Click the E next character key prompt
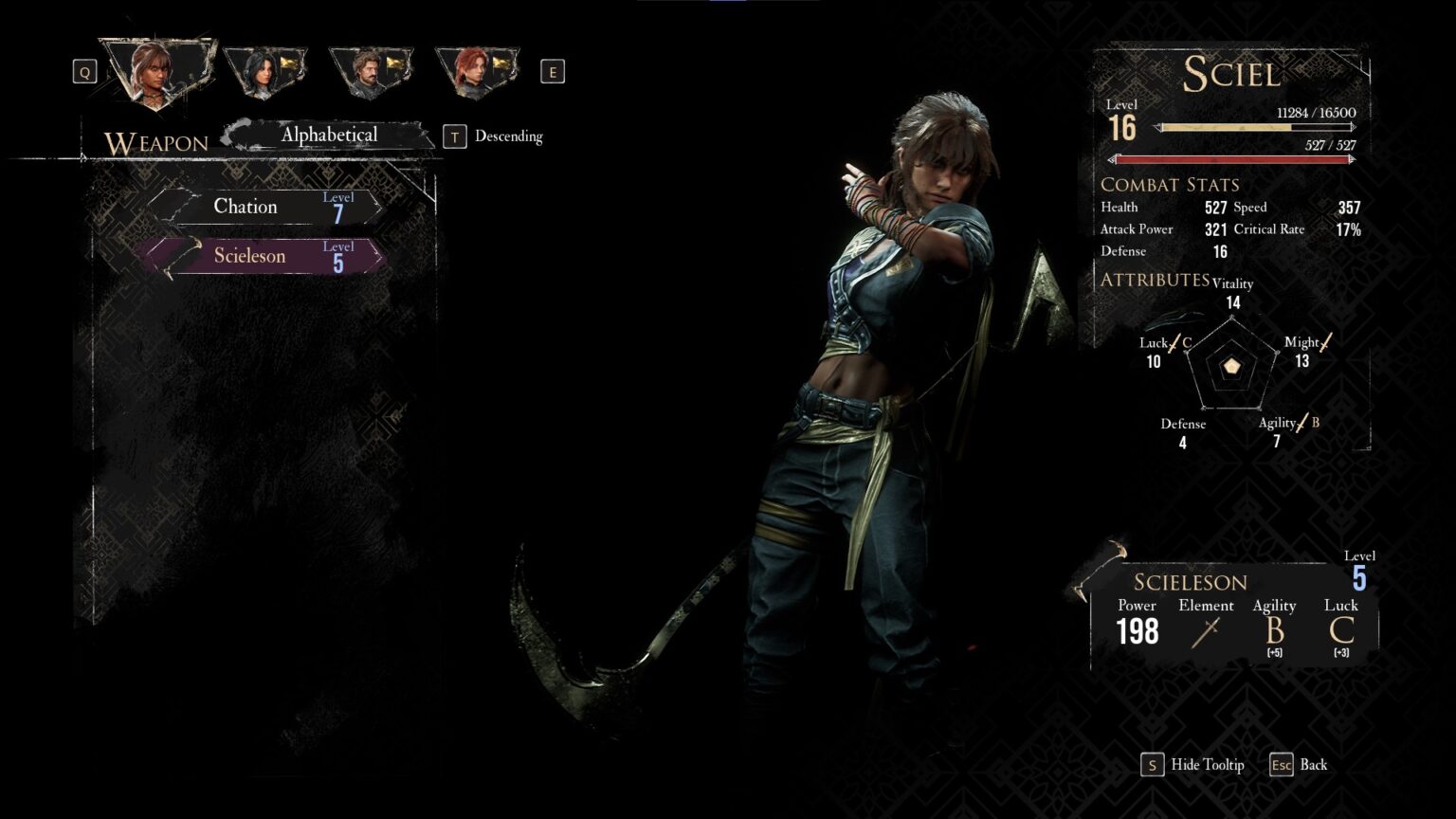Image resolution: width=1456 pixels, height=819 pixels. [554, 71]
